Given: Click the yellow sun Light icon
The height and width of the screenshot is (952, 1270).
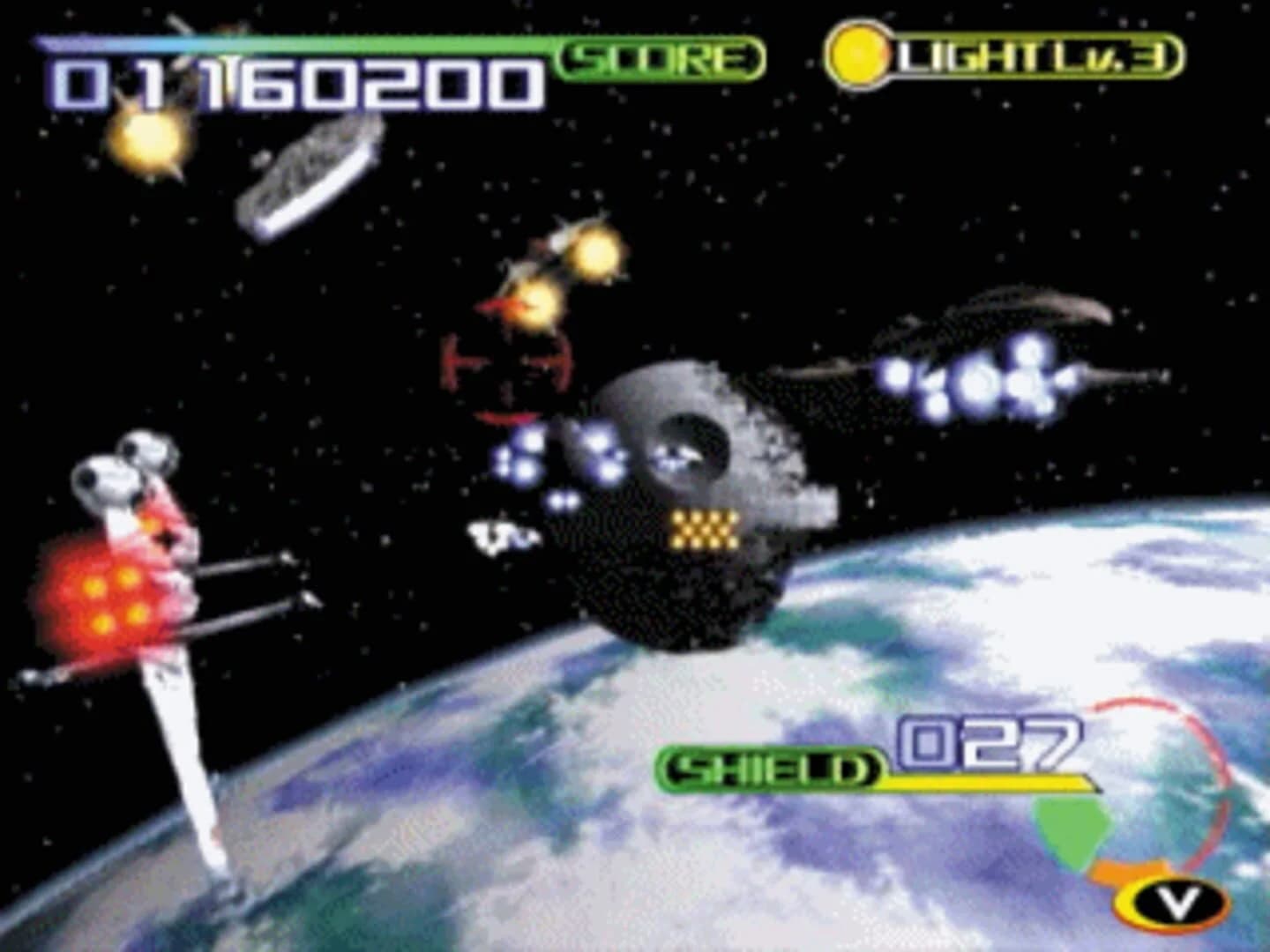Looking at the screenshot, I should (x=856, y=55).
